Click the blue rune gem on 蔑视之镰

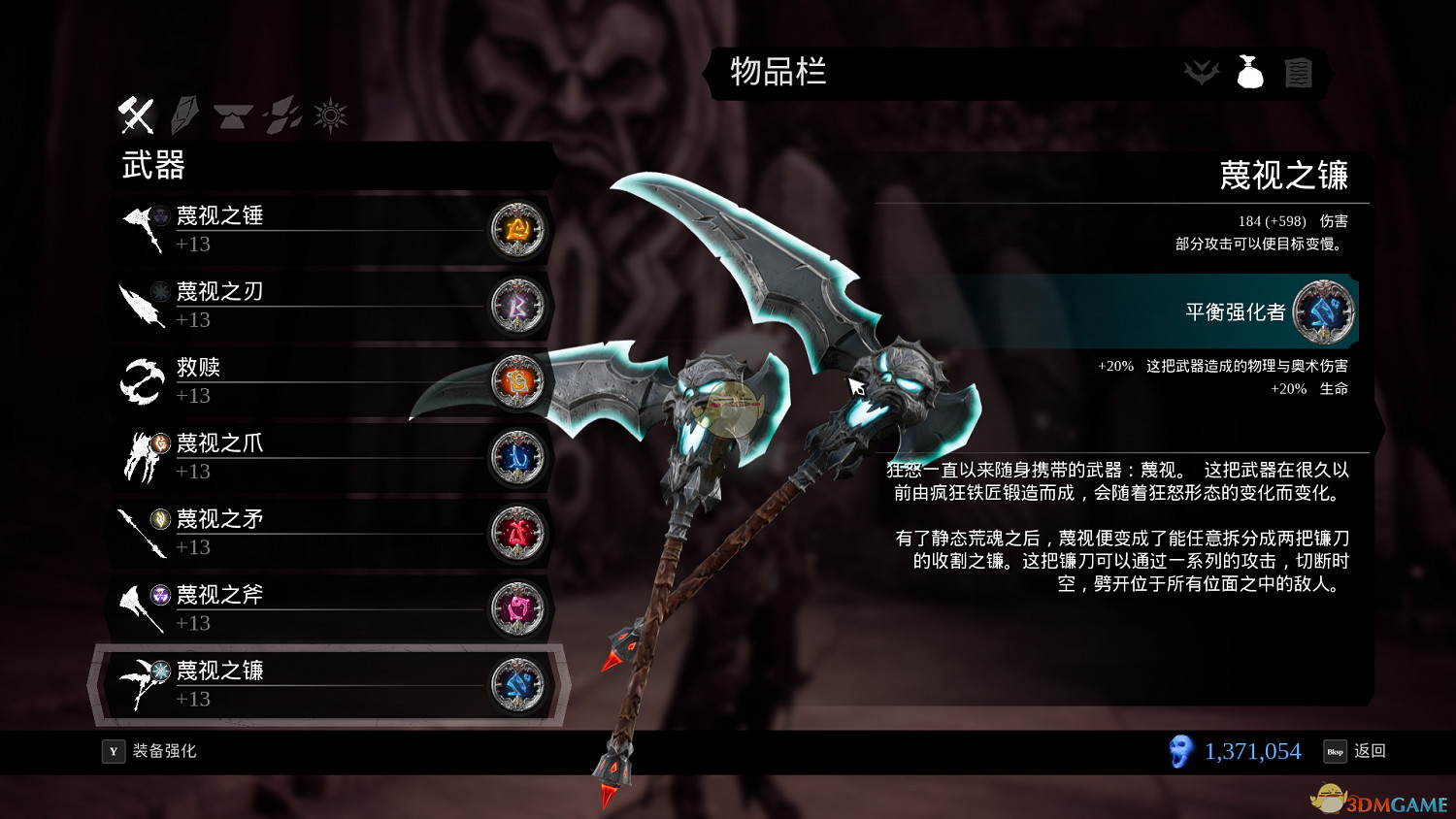(x=517, y=685)
